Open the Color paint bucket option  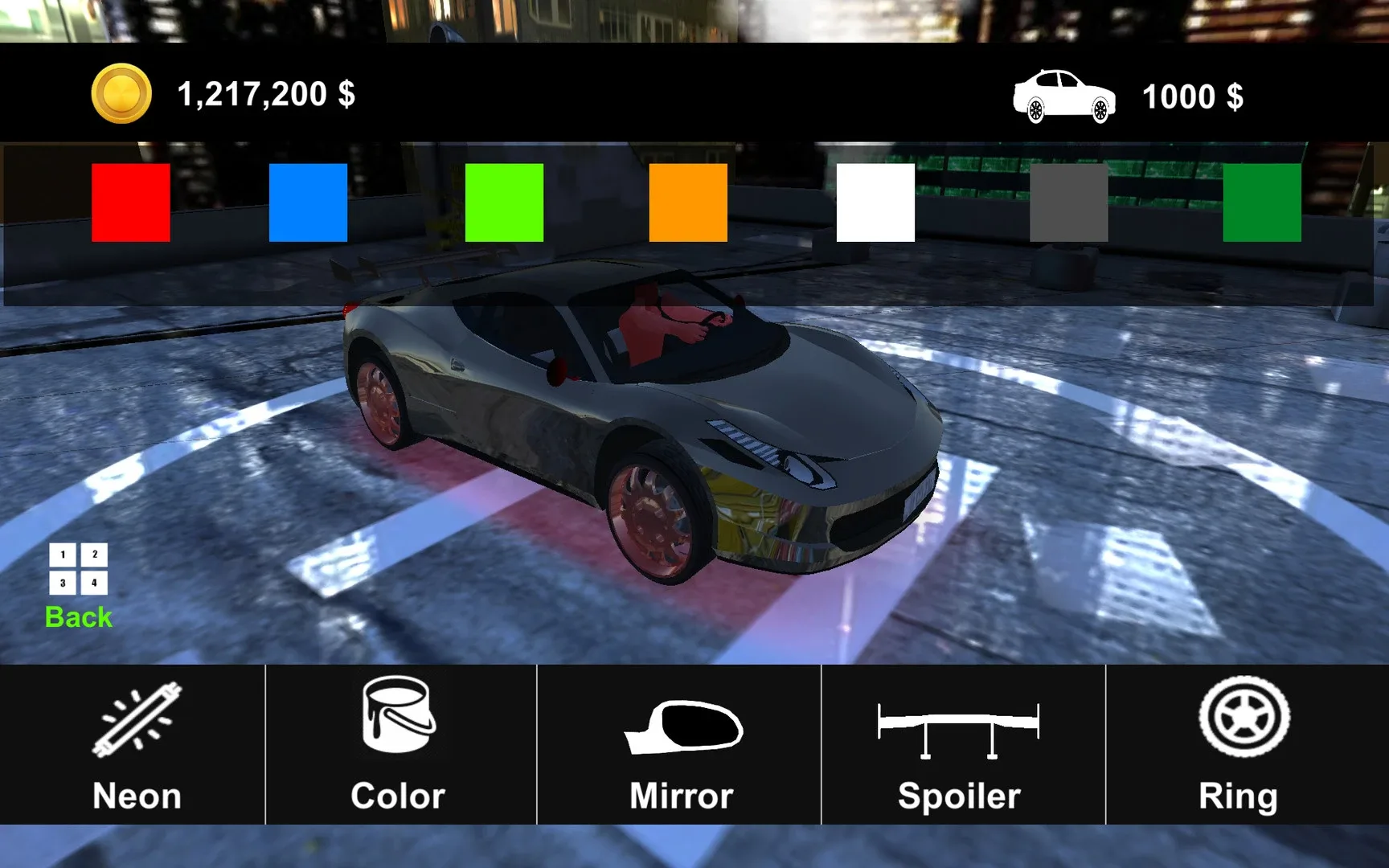point(397,743)
